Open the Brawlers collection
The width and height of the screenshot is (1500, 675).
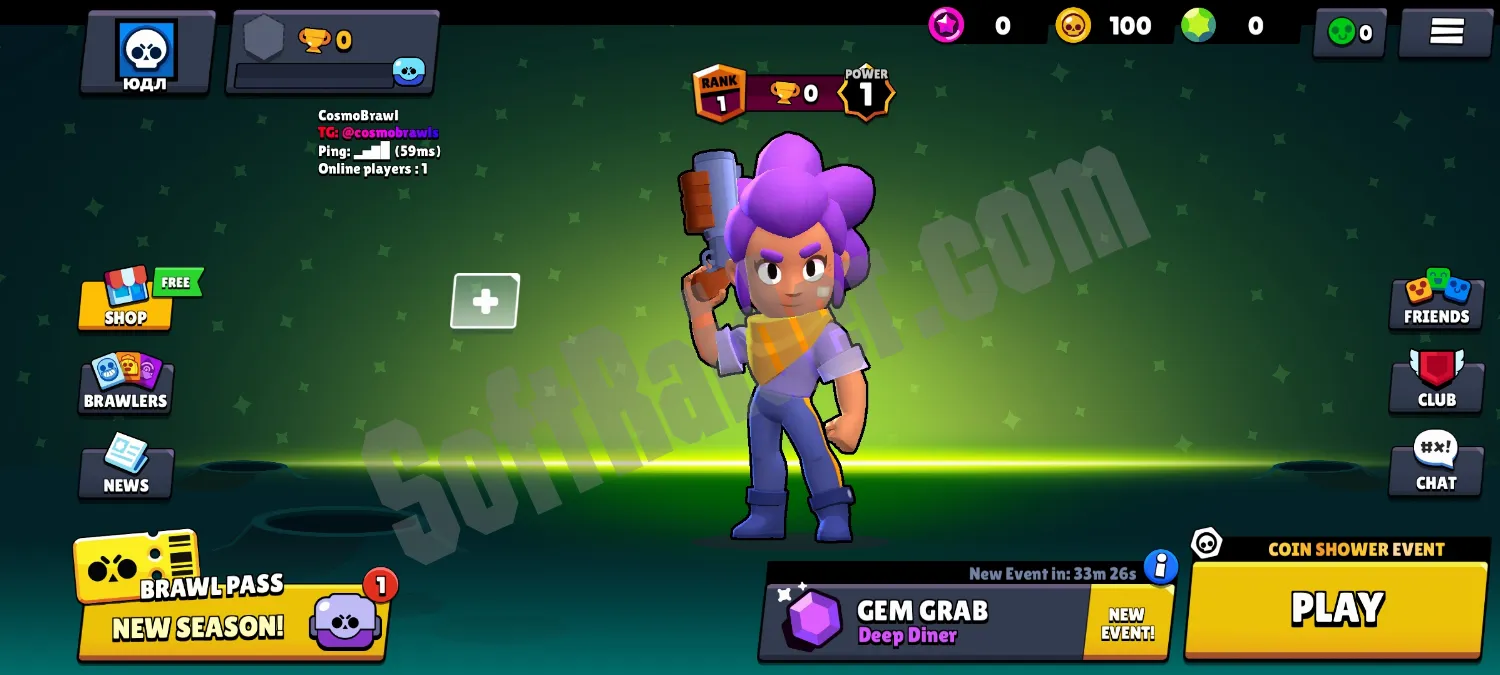coord(126,383)
